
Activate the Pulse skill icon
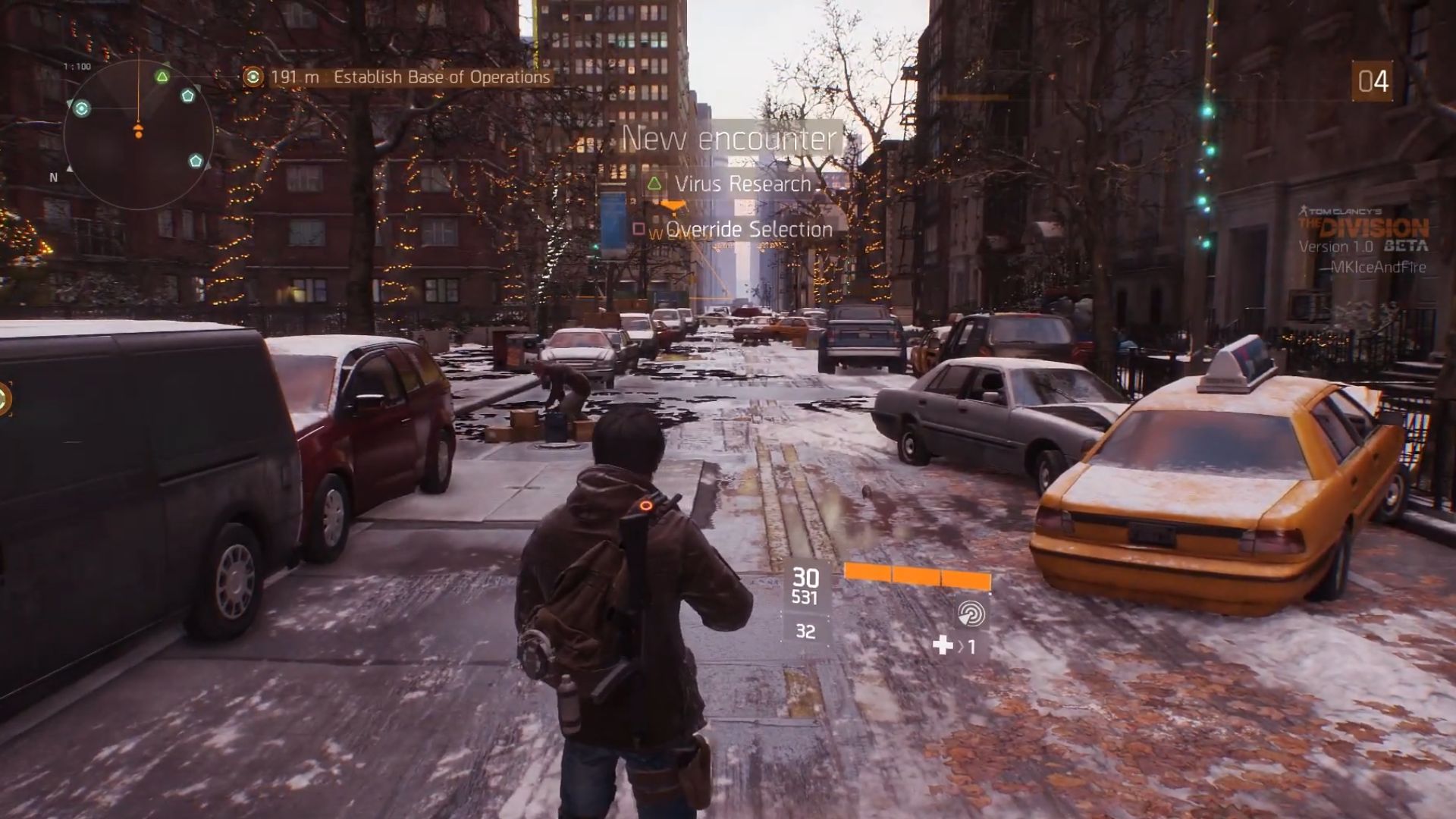[x=971, y=613]
